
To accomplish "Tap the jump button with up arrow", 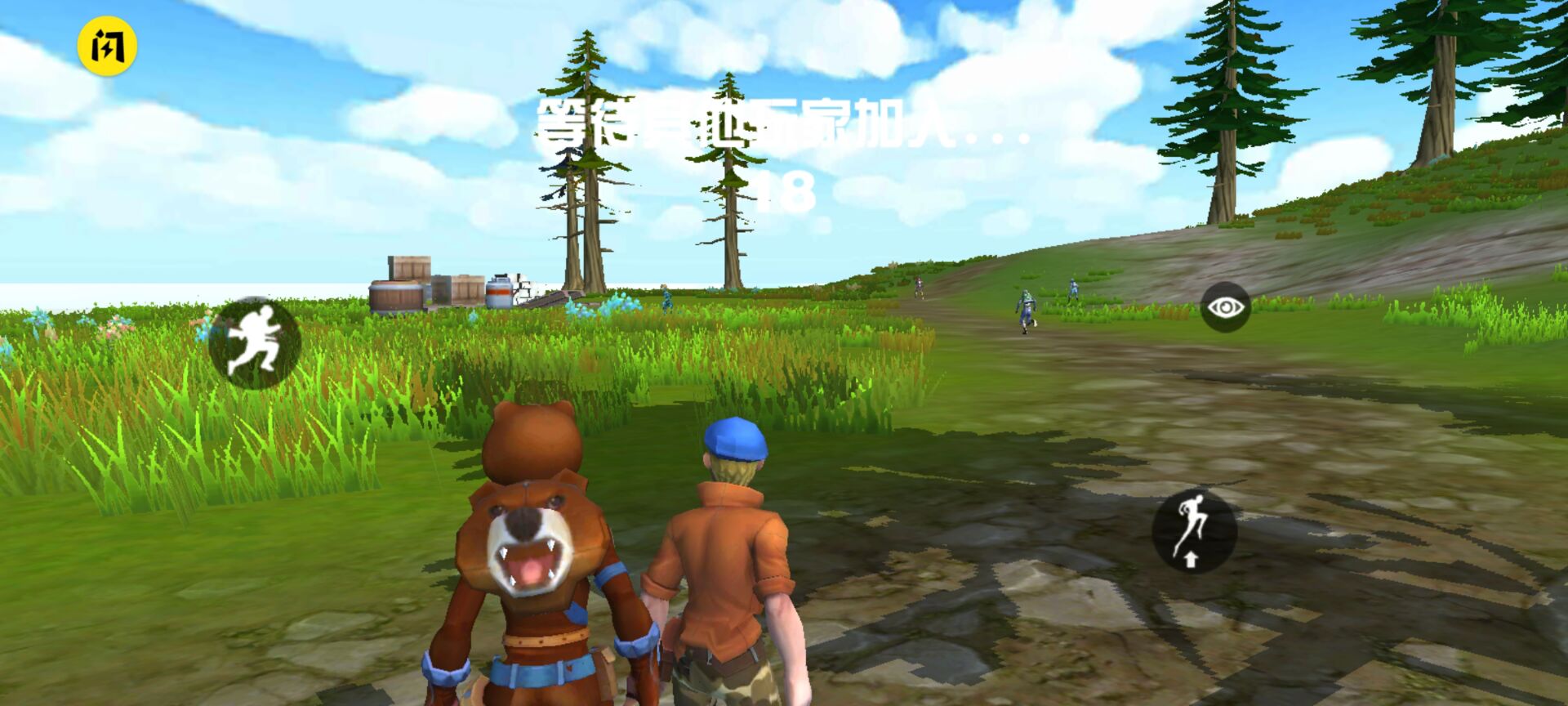I will 1194,529.
